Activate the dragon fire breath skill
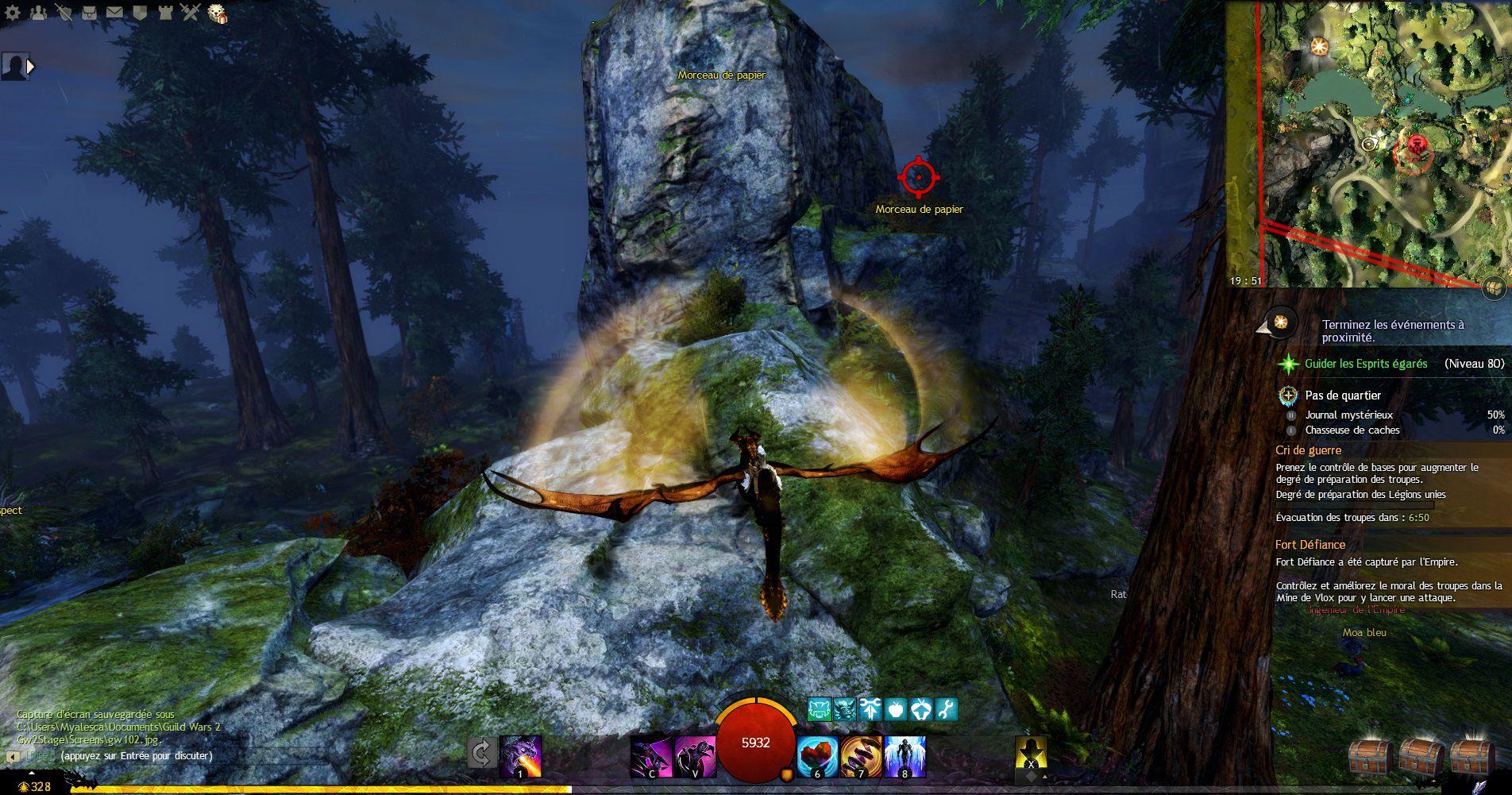Screen dimensions: 1512x795 tap(521, 756)
